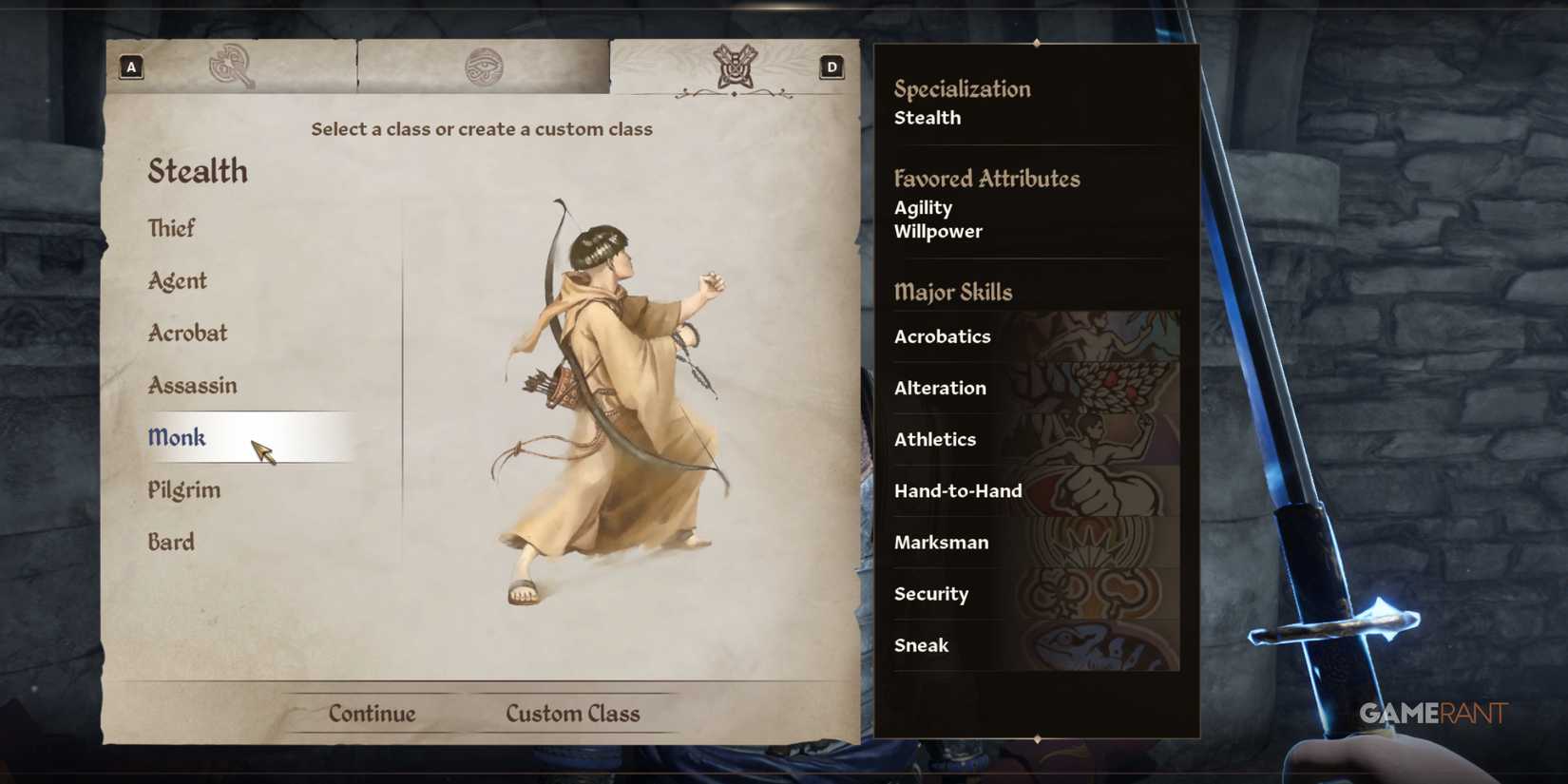Open the Custom Class creator
The height and width of the screenshot is (784, 1568).
[x=573, y=713]
